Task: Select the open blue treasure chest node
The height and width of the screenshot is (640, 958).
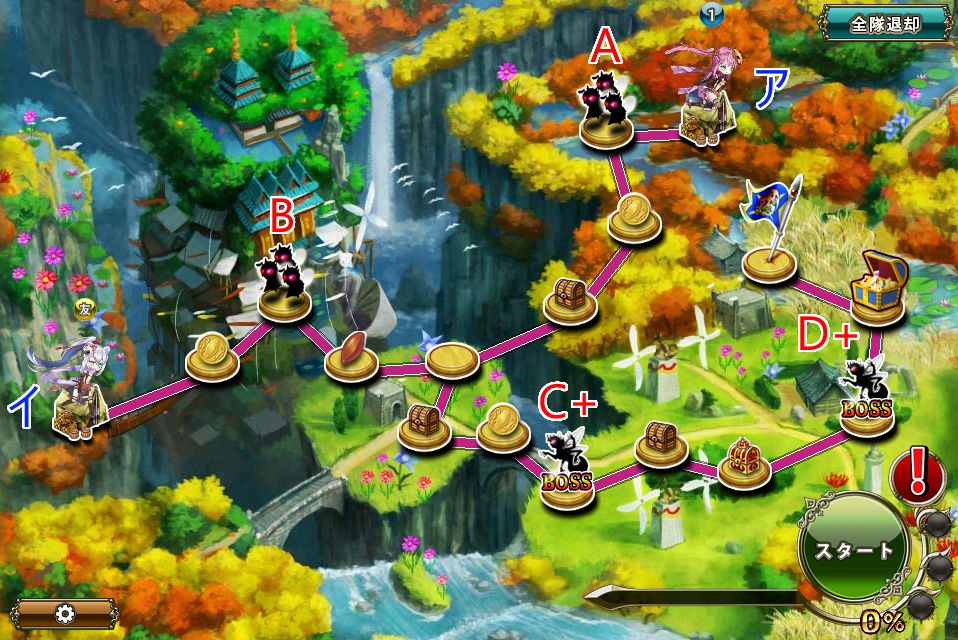Action: click(x=878, y=290)
